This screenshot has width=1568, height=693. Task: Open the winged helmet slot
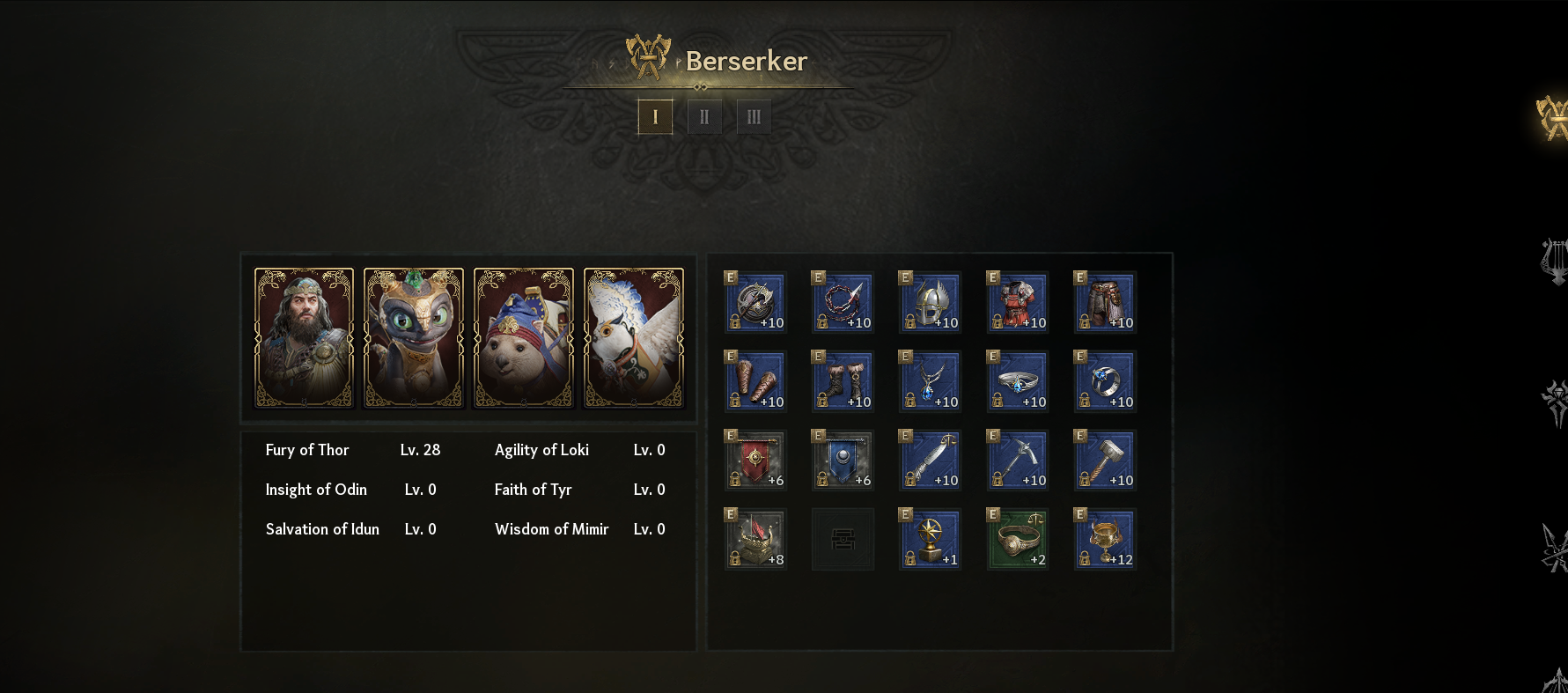point(930,302)
